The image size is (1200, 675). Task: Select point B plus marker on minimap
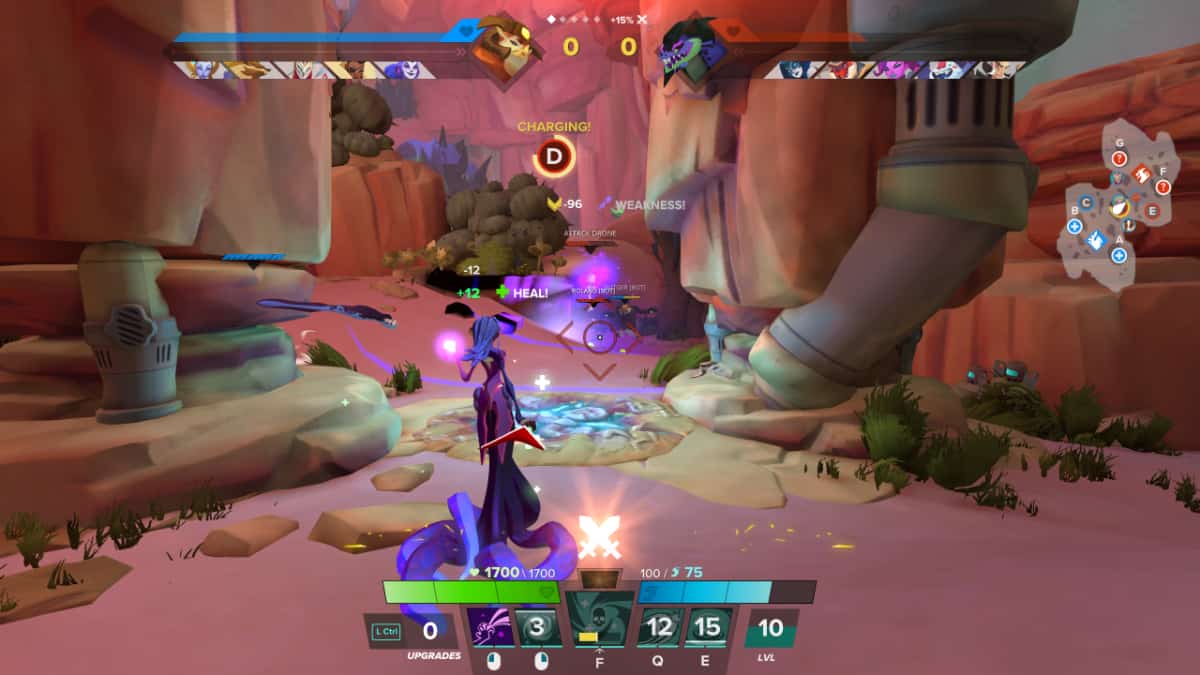tap(1074, 226)
